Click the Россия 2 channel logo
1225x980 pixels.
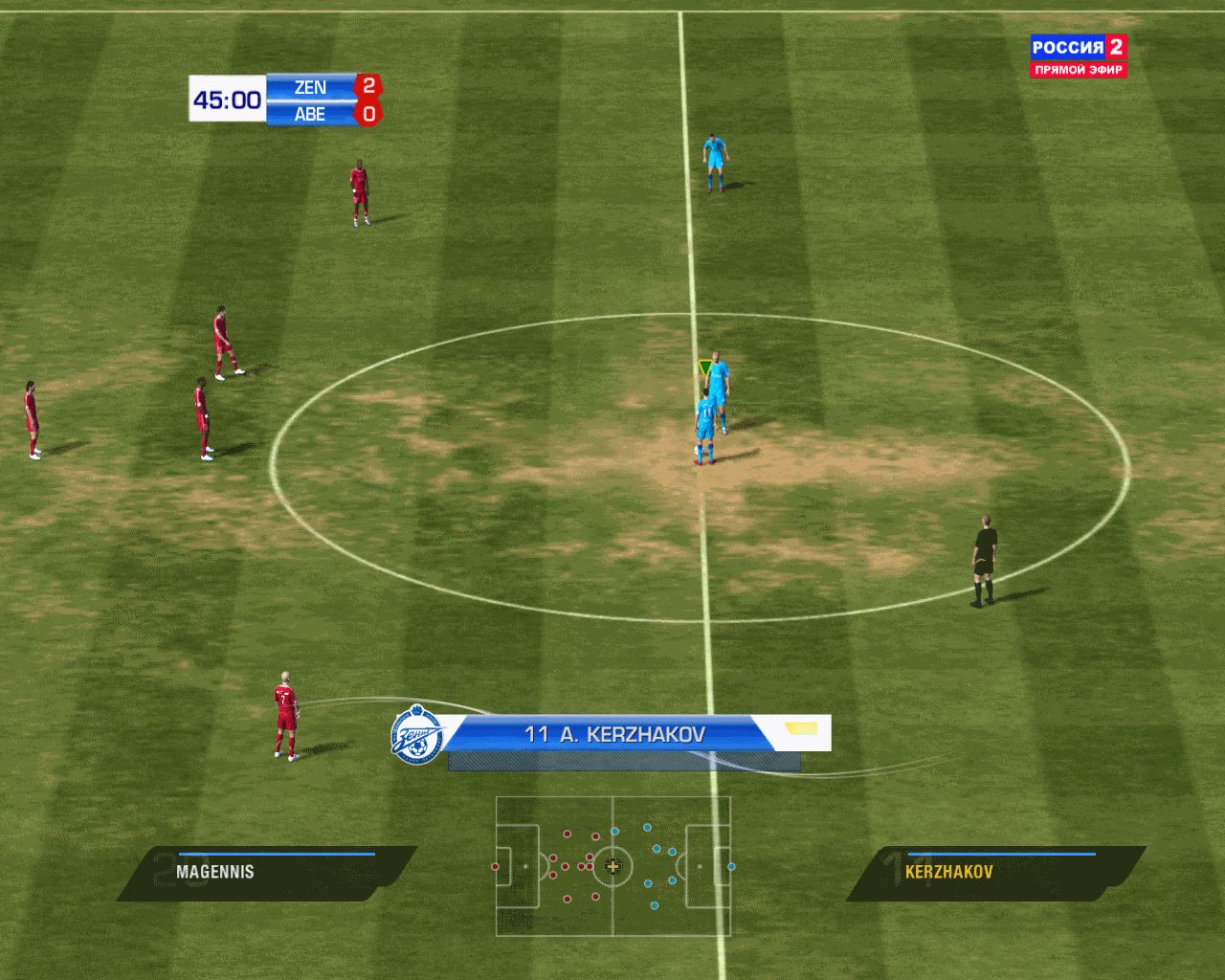[x=1079, y=56]
